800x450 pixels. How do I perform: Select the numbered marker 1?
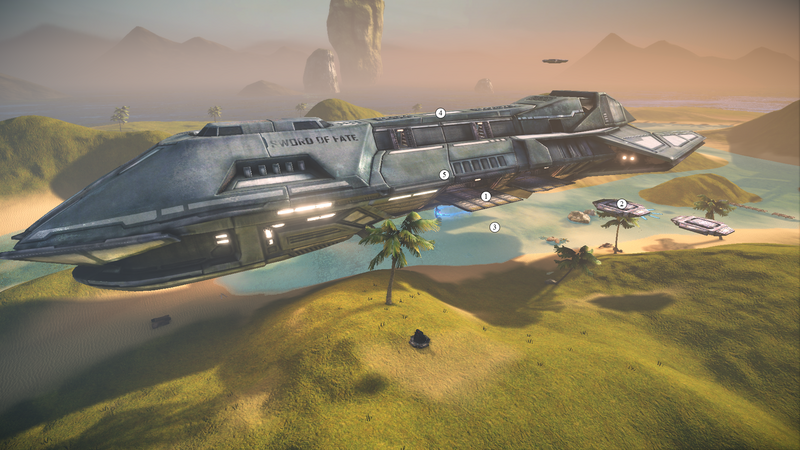486,197
